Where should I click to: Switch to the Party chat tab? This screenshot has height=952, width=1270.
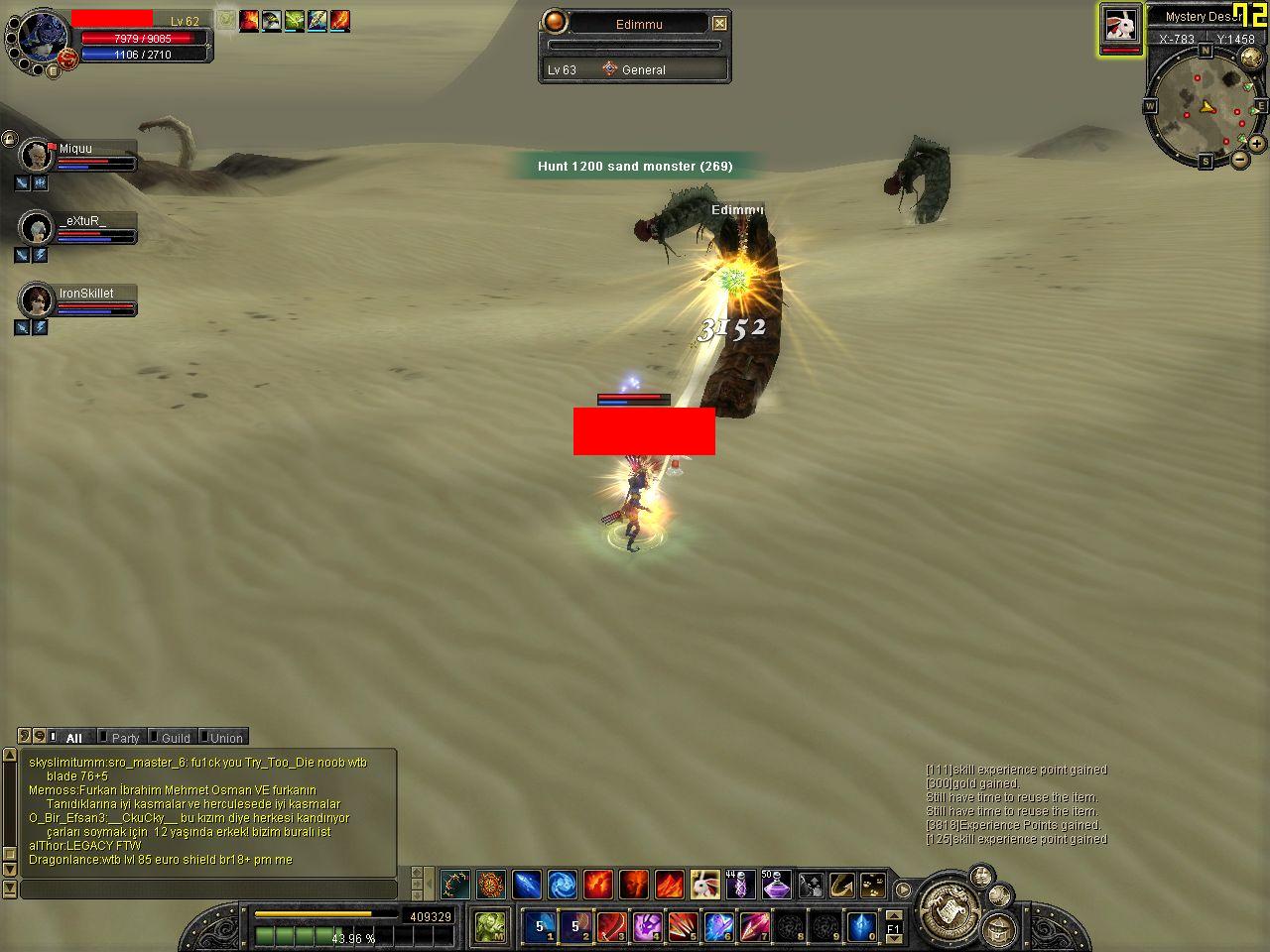click(125, 738)
